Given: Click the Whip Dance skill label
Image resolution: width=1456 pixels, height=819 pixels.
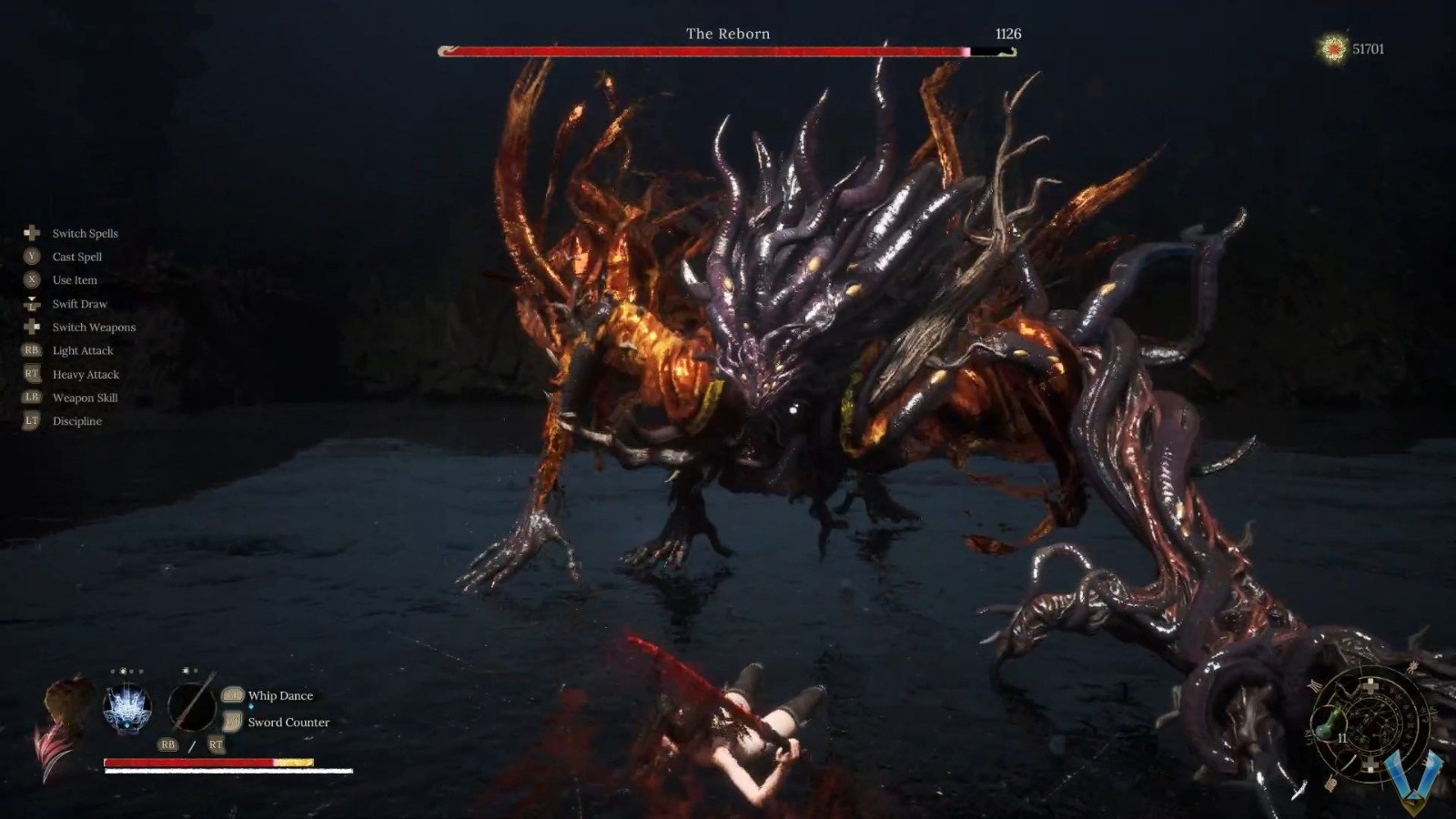Looking at the screenshot, I should (282, 695).
